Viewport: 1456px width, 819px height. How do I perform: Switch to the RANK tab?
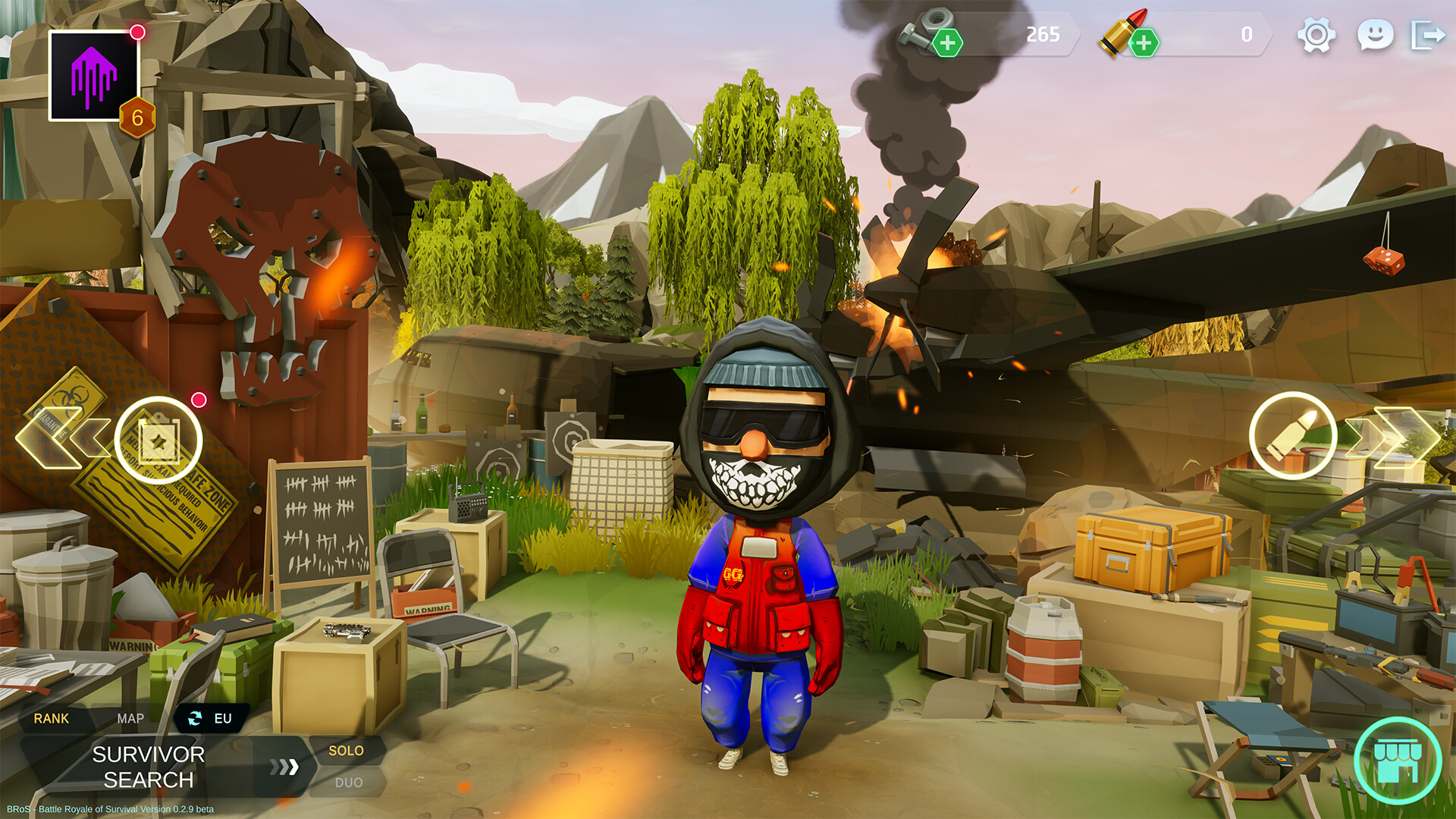click(x=52, y=717)
